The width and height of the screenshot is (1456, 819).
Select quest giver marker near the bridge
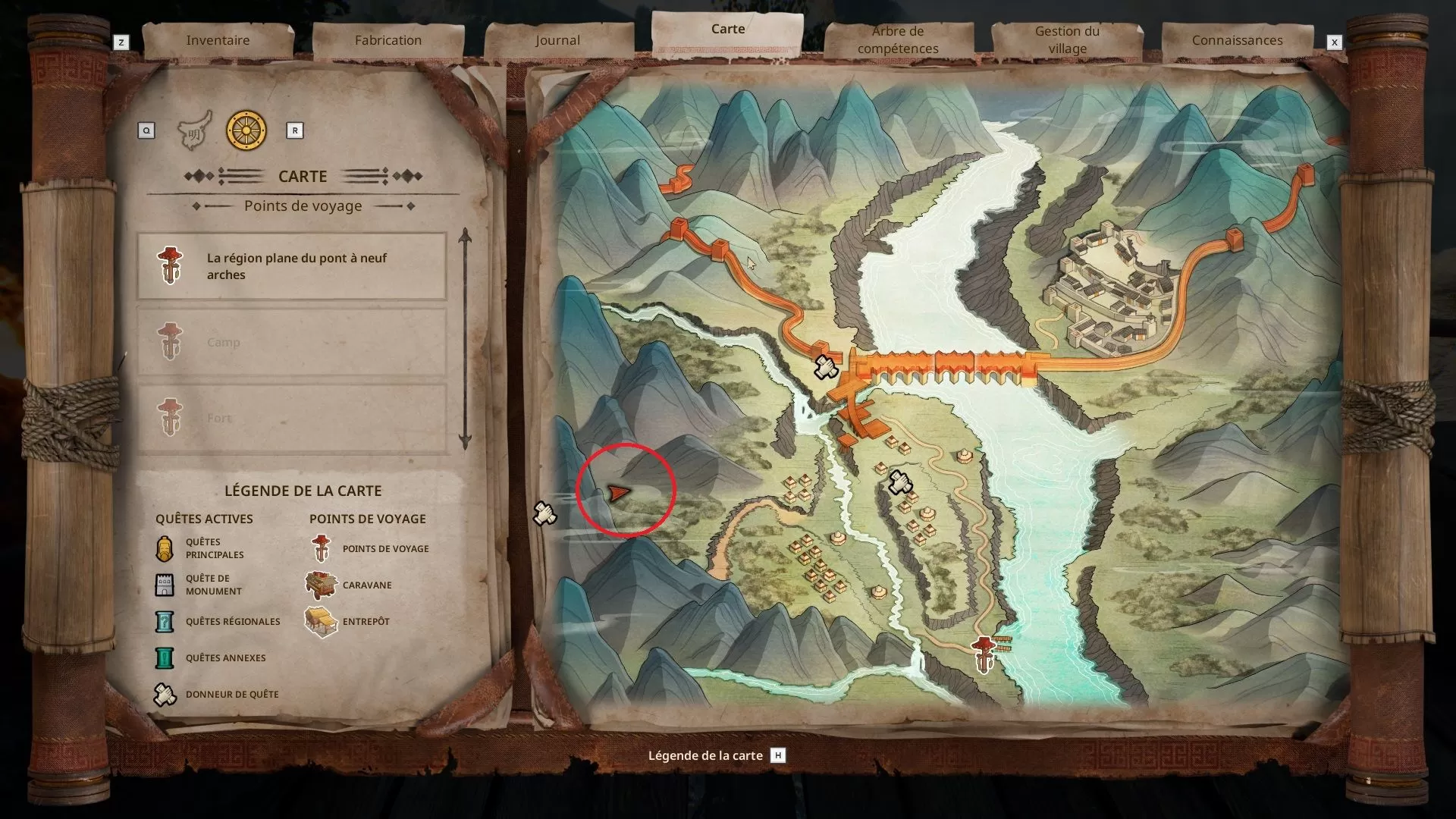[x=824, y=367]
